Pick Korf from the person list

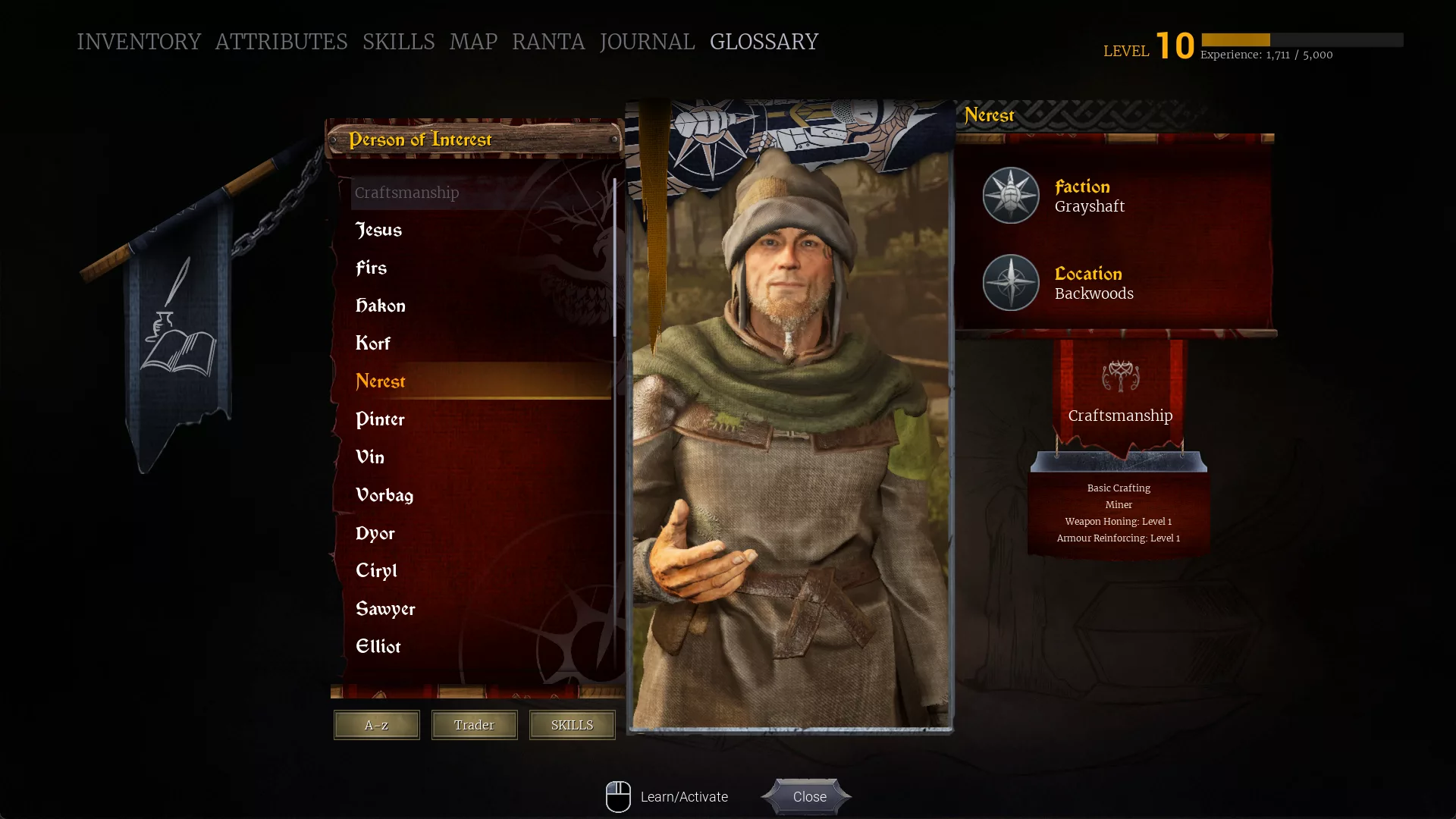(x=373, y=344)
